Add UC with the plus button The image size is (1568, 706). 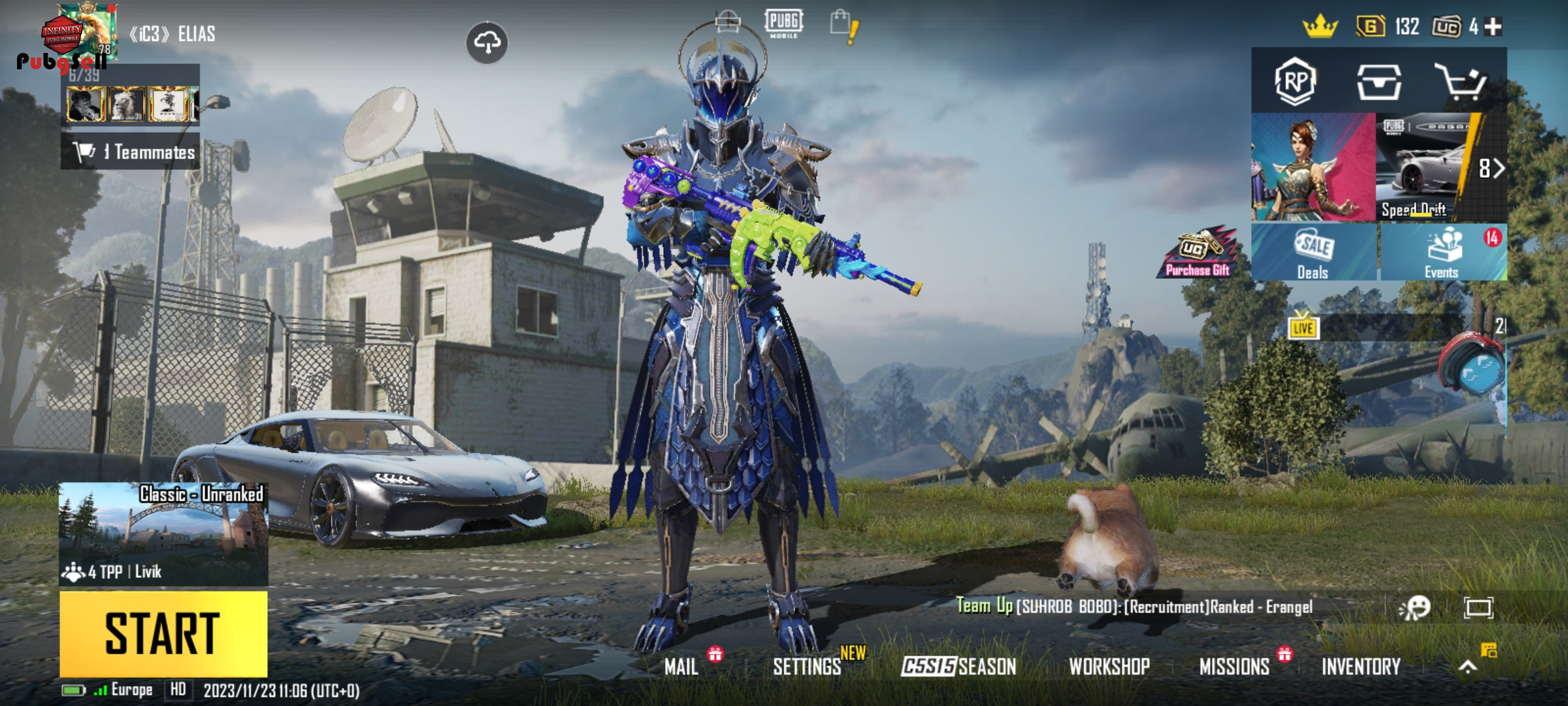tap(1493, 27)
